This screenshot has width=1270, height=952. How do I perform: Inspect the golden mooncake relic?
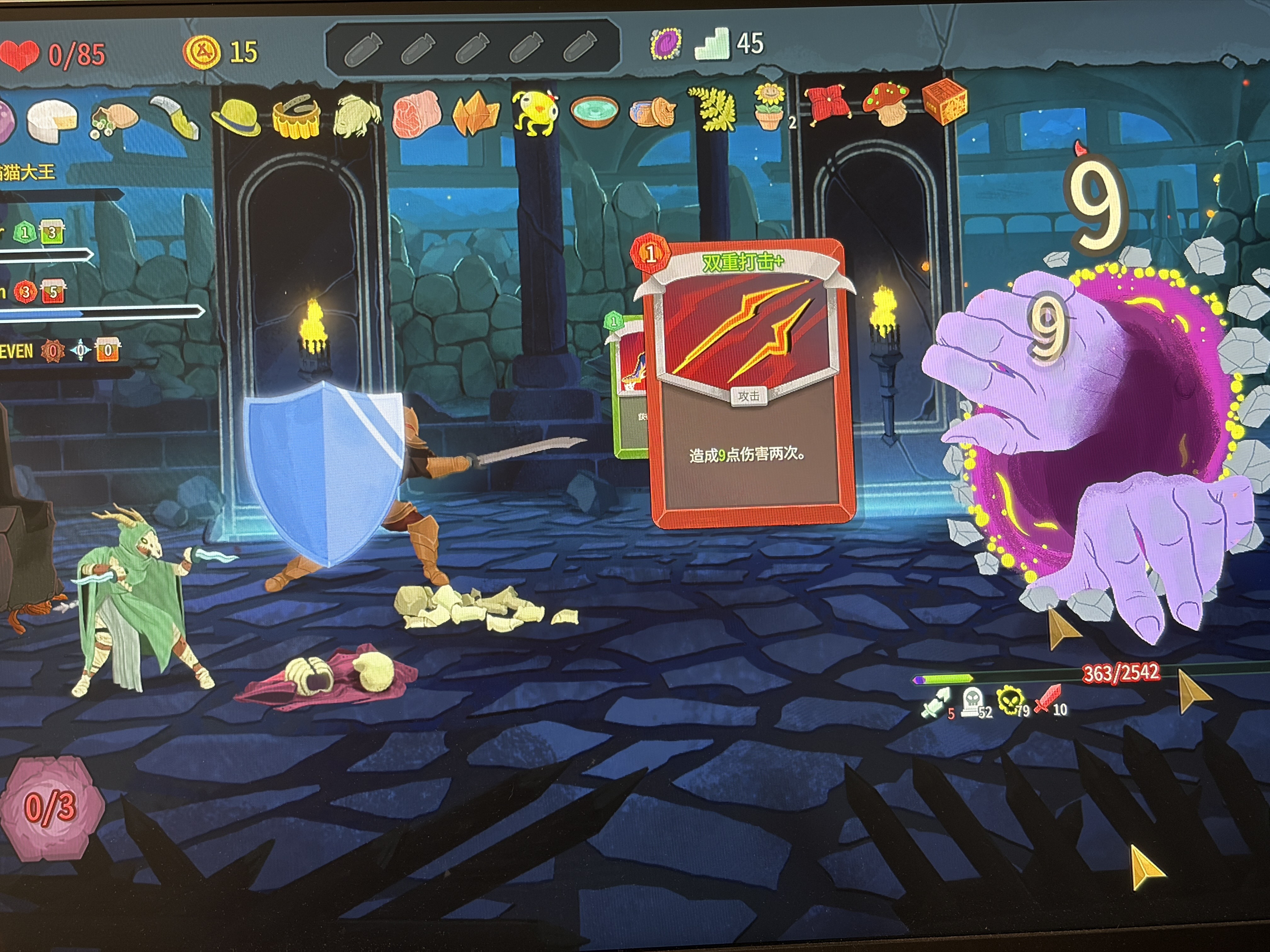(x=296, y=116)
